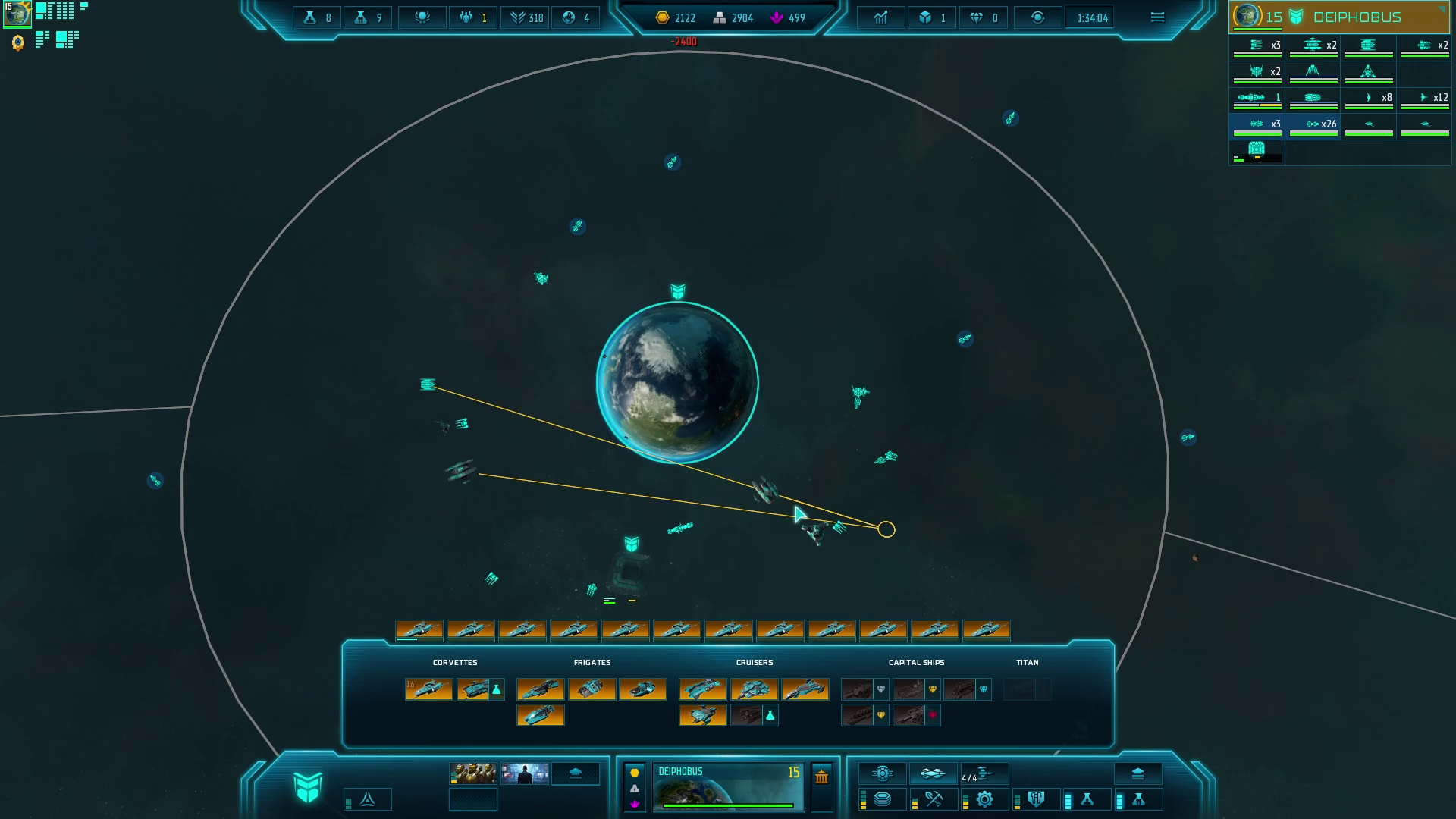Open the Deiphobus planet panel
Viewport: 1456px width, 819px height.
[x=727, y=787]
